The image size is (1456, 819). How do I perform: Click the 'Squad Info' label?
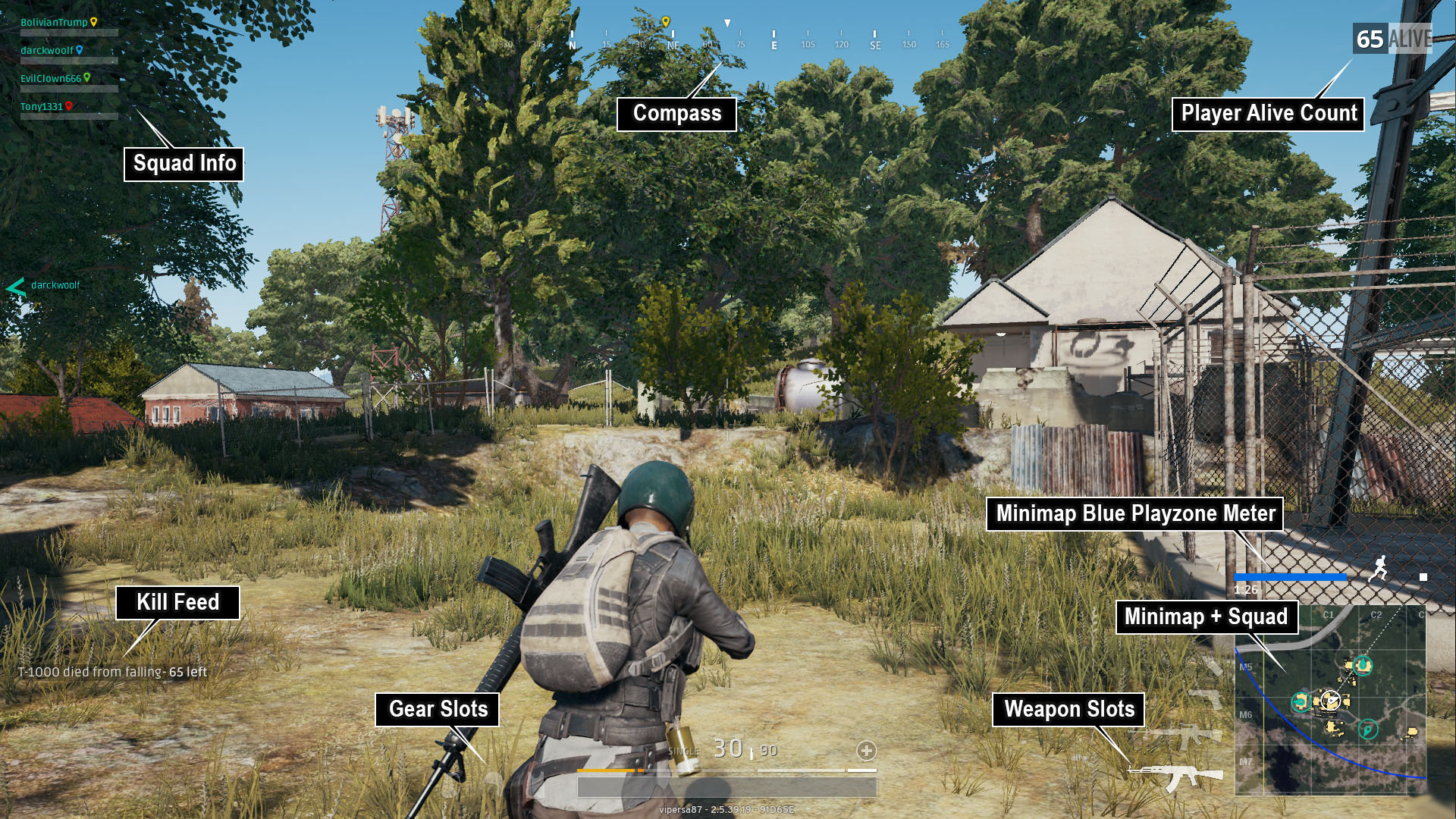183,162
